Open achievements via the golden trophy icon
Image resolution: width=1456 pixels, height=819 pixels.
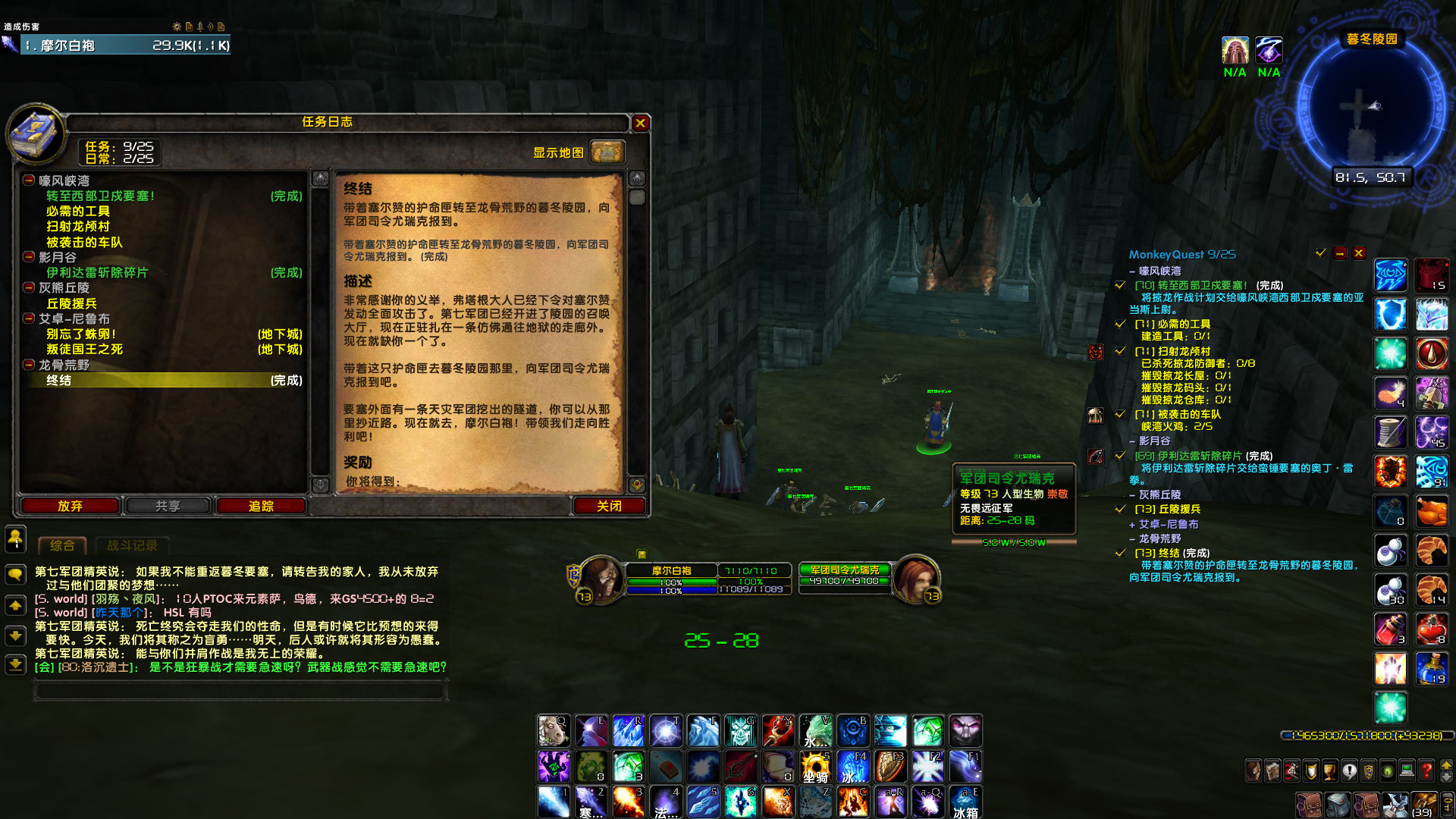click(x=1329, y=770)
